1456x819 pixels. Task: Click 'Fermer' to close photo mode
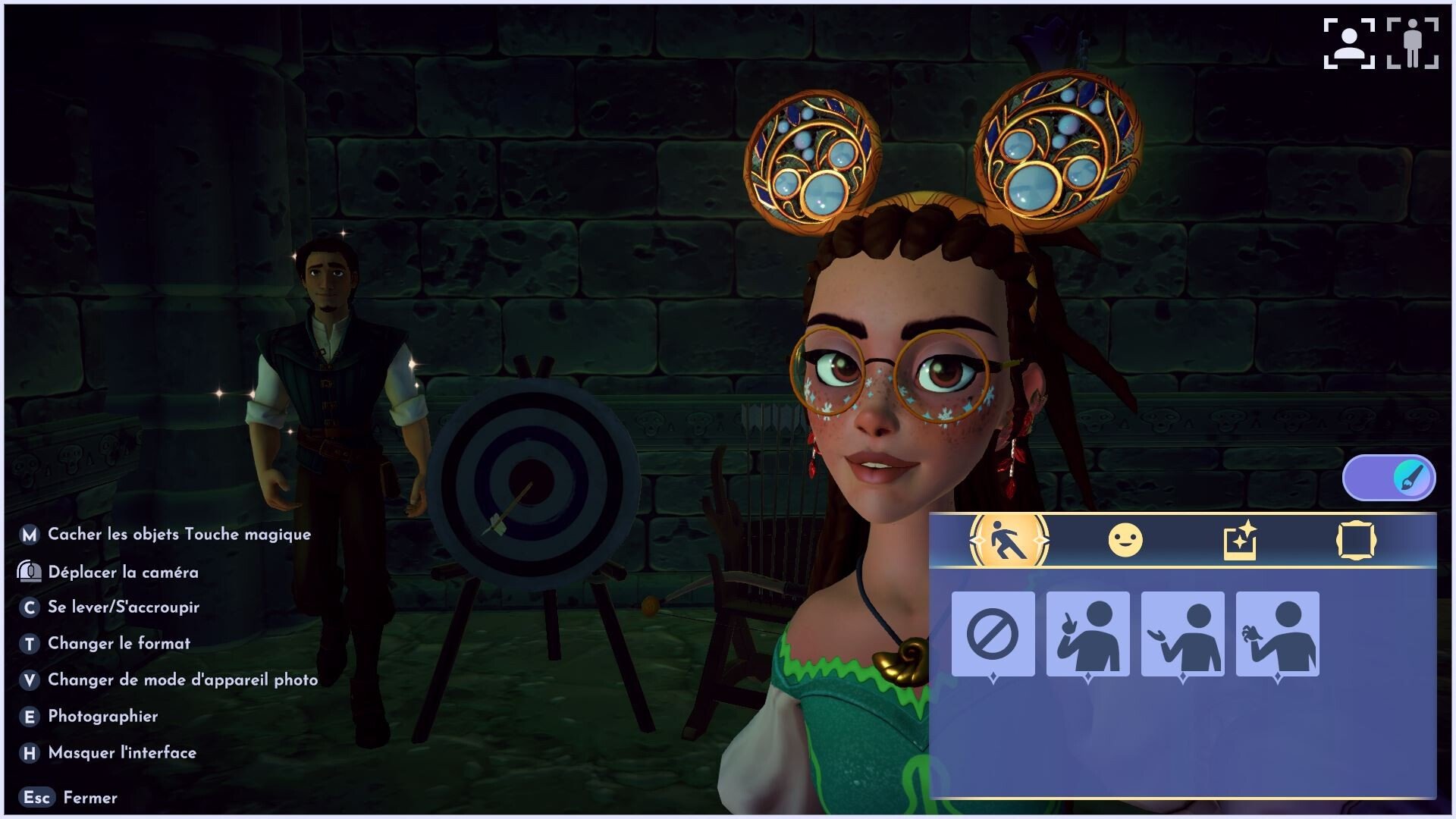[x=90, y=798]
